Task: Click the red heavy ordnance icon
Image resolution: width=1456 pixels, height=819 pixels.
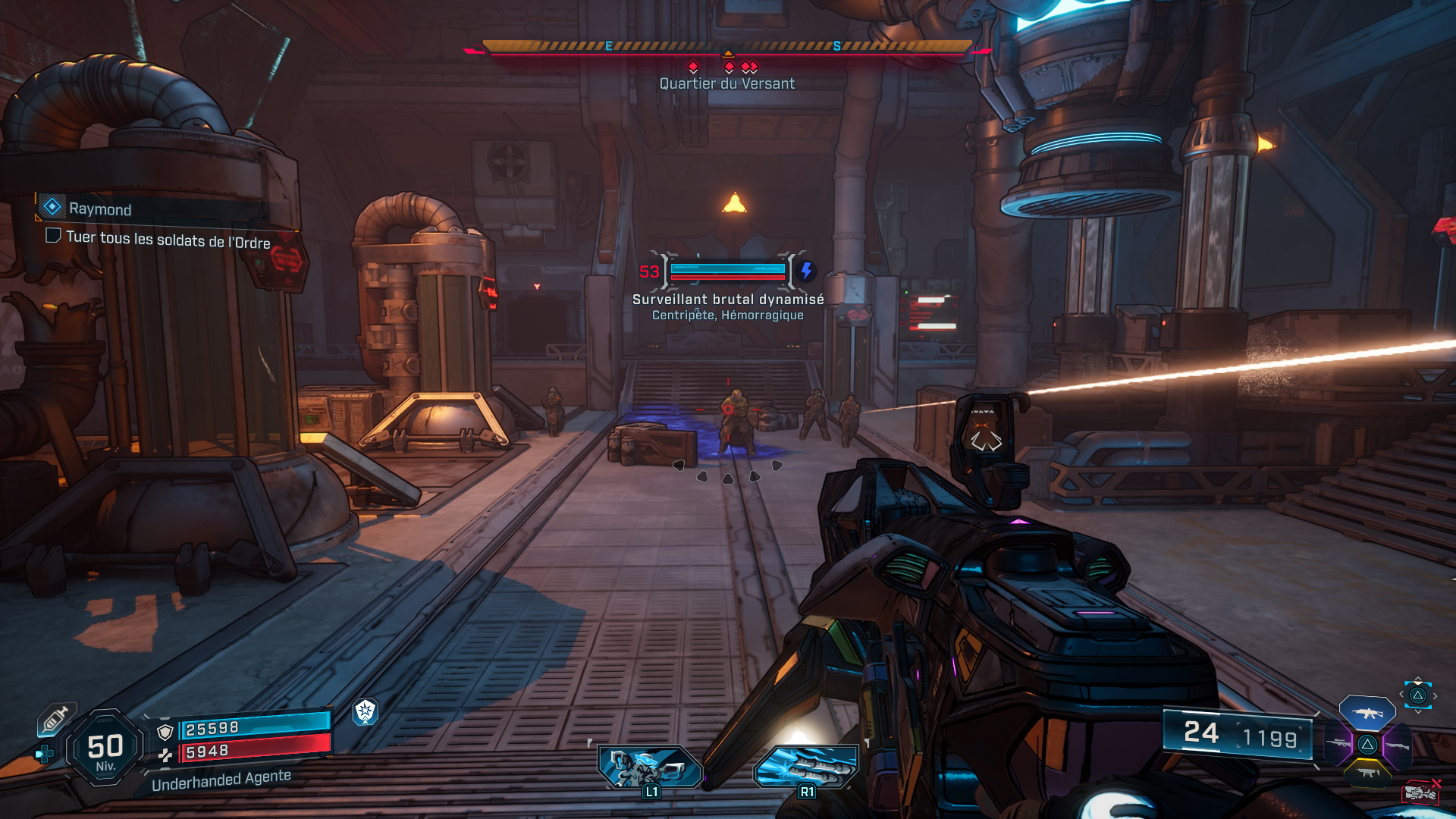Action: (1420, 792)
